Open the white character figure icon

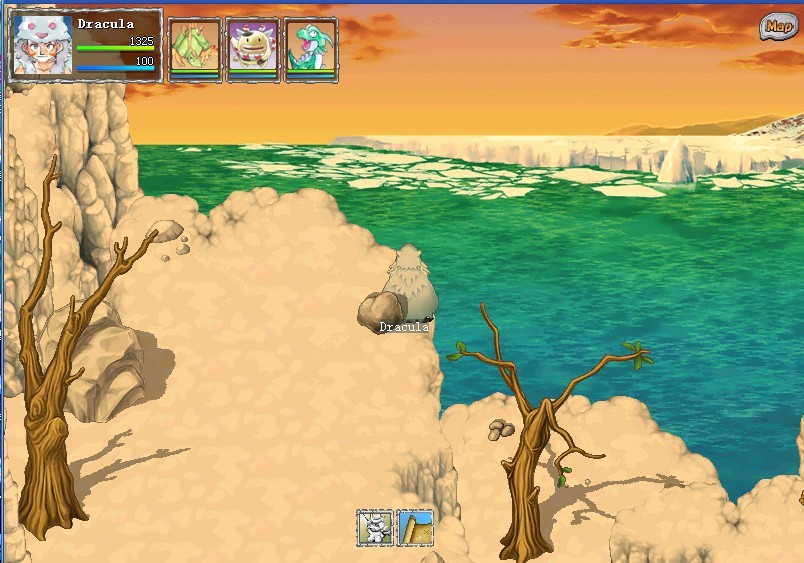point(375,527)
